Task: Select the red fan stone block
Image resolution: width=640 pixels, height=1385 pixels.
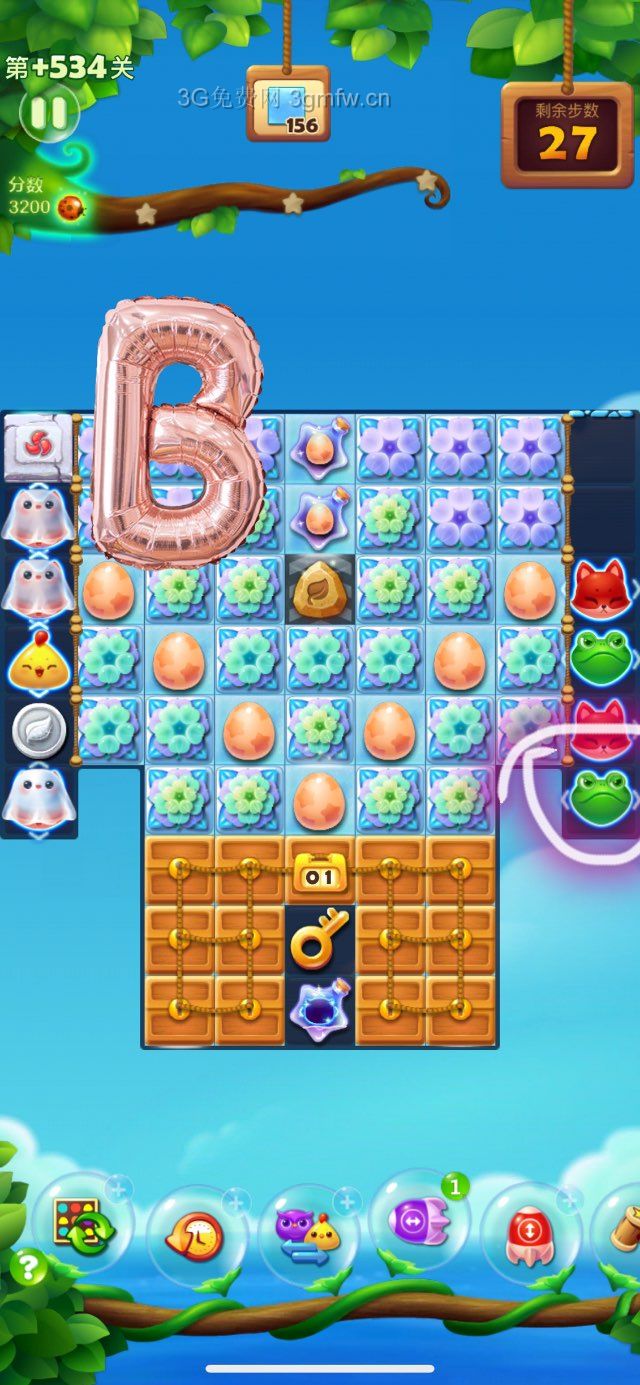Action: [36, 444]
